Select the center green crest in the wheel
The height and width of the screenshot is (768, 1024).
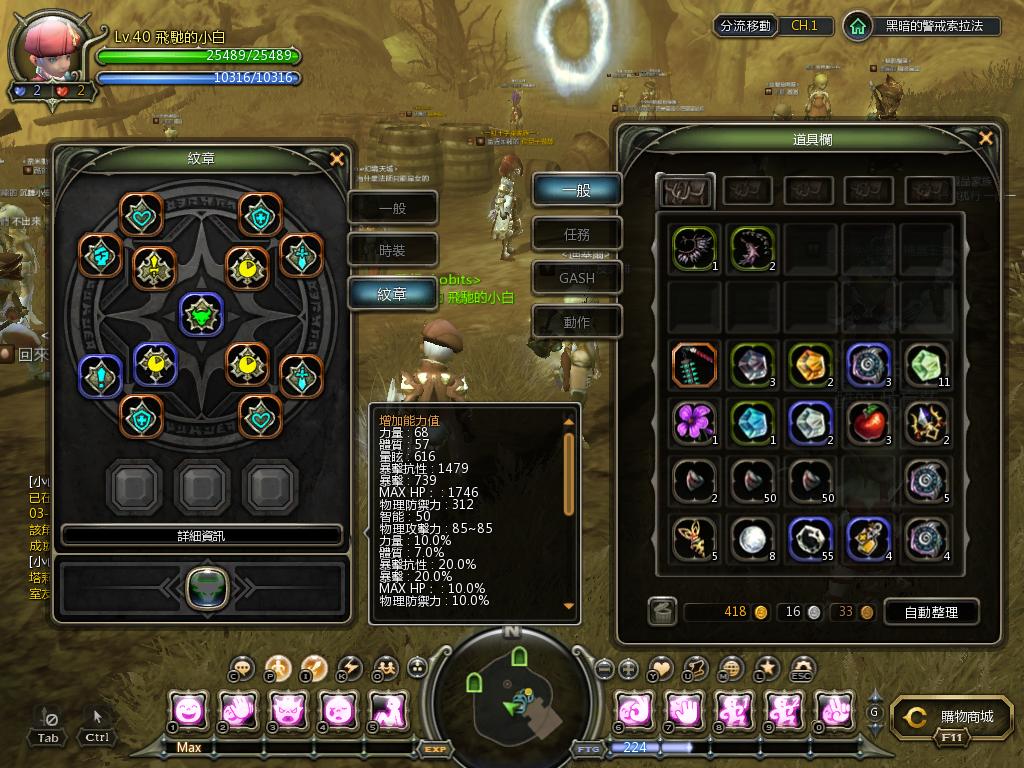pyautogui.click(x=201, y=314)
